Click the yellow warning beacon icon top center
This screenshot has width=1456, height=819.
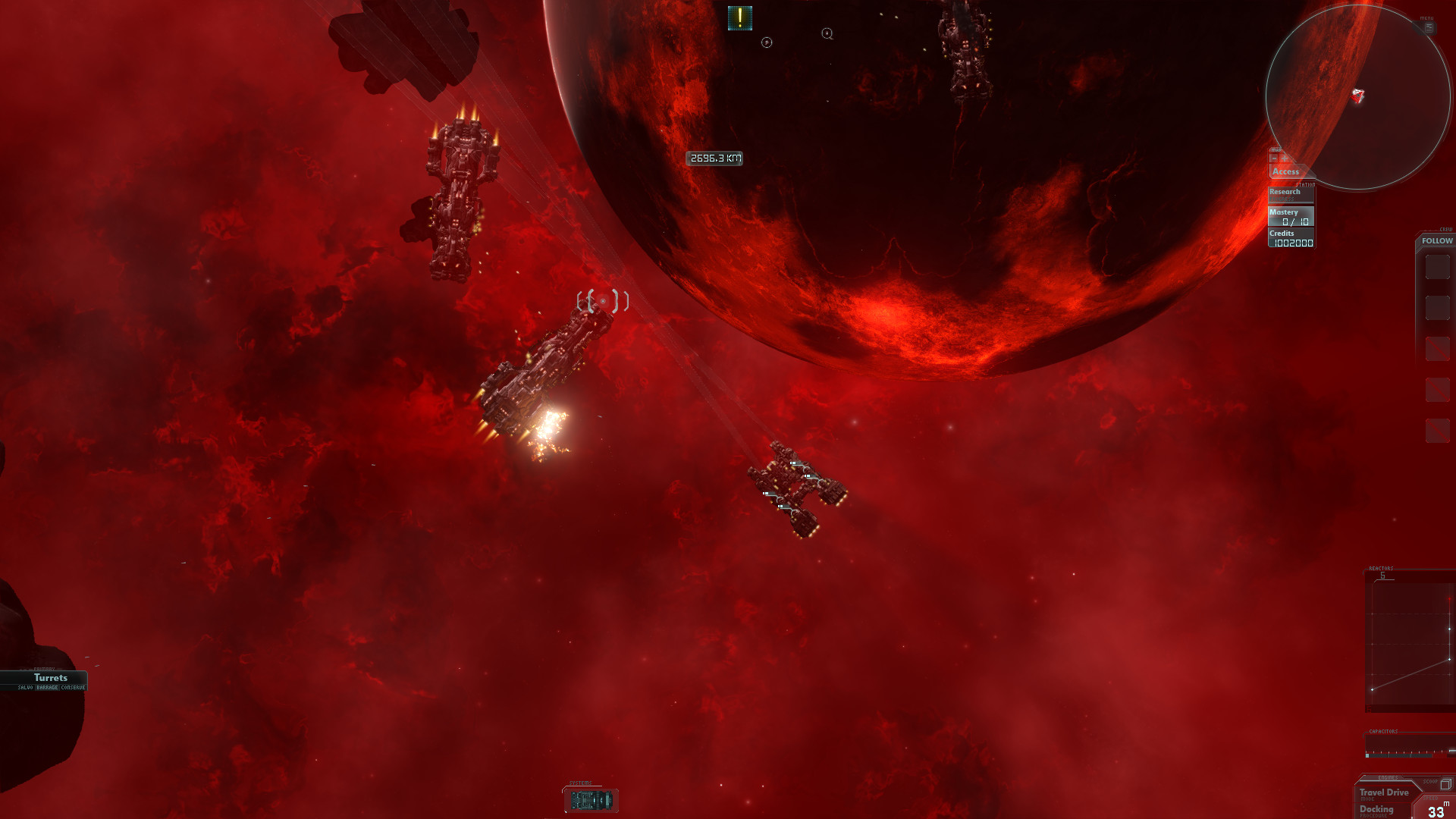pos(739,17)
